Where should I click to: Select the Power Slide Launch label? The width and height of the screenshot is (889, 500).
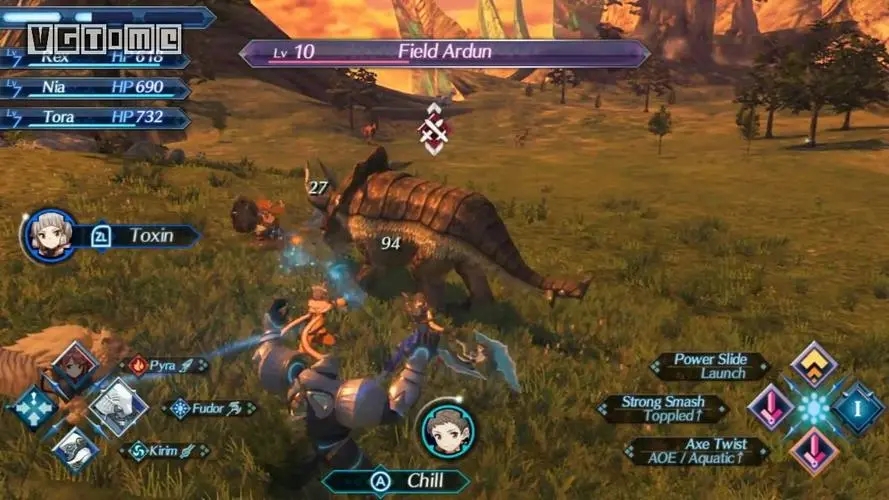click(x=709, y=366)
